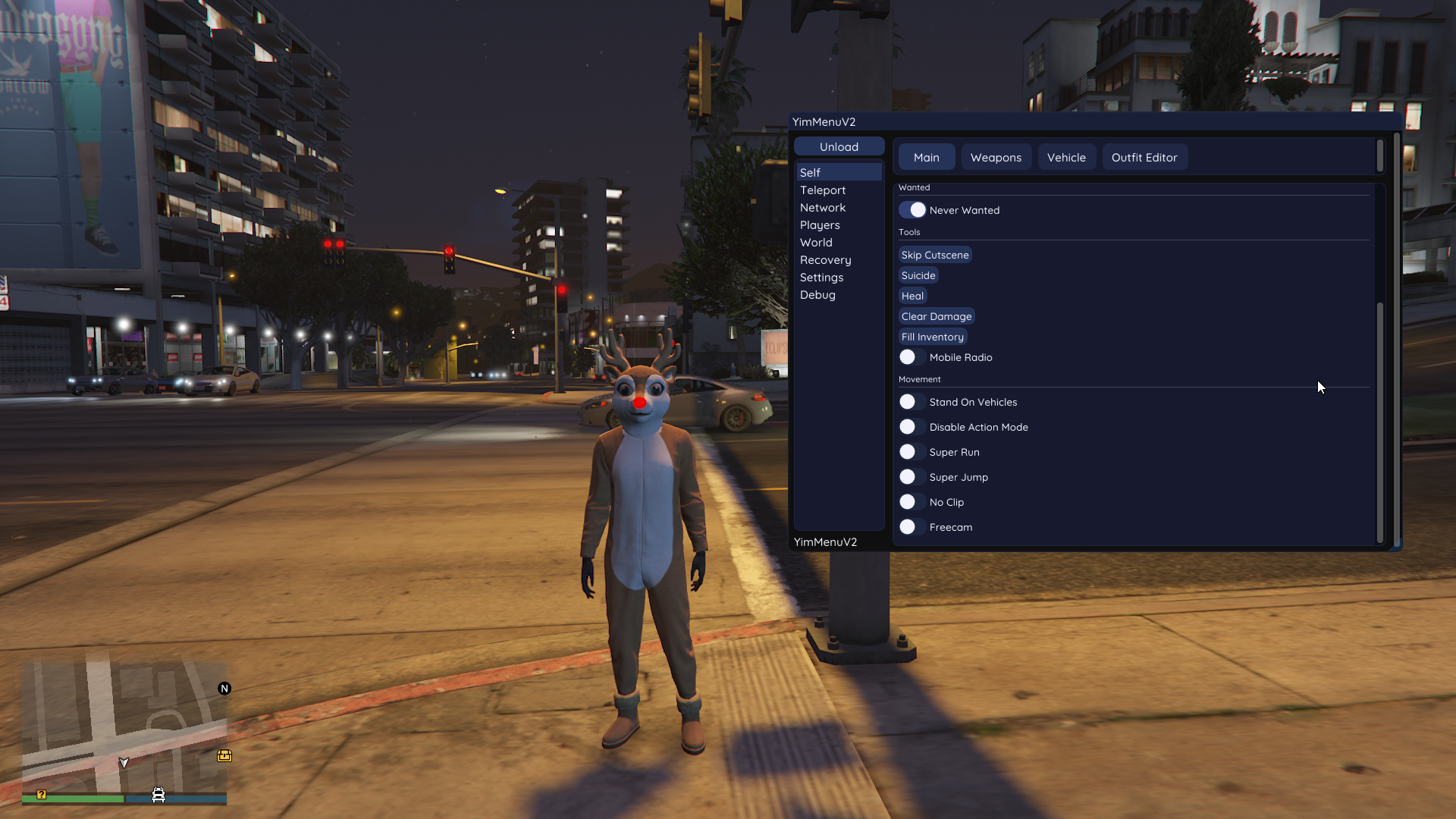This screenshot has height=819, width=1456.
Task: Select Recovery in the sidebar
Action: (x=826, y=259)
